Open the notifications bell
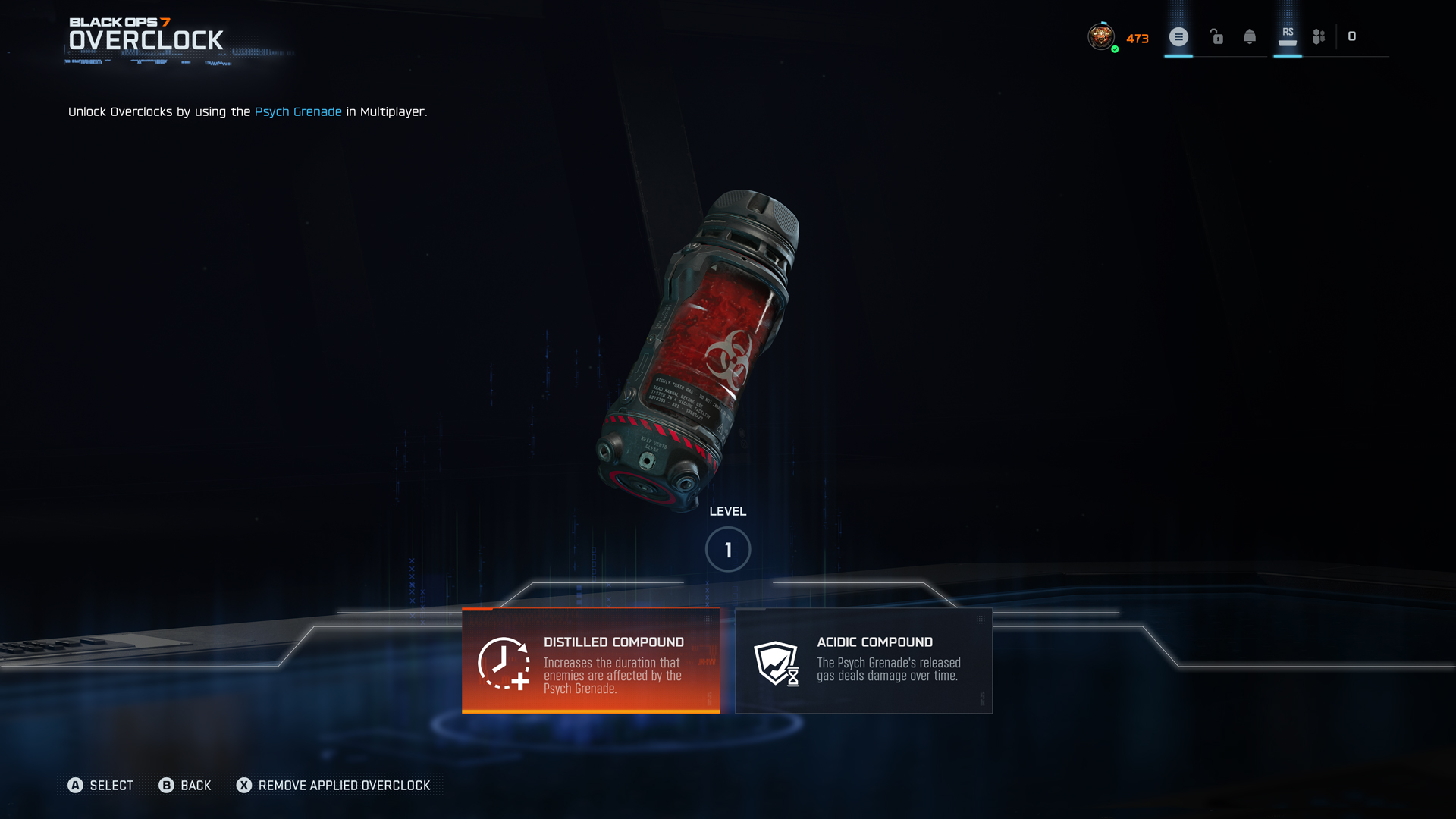Viewport: 1456px width, 819px height. (x=1250, y=36)
